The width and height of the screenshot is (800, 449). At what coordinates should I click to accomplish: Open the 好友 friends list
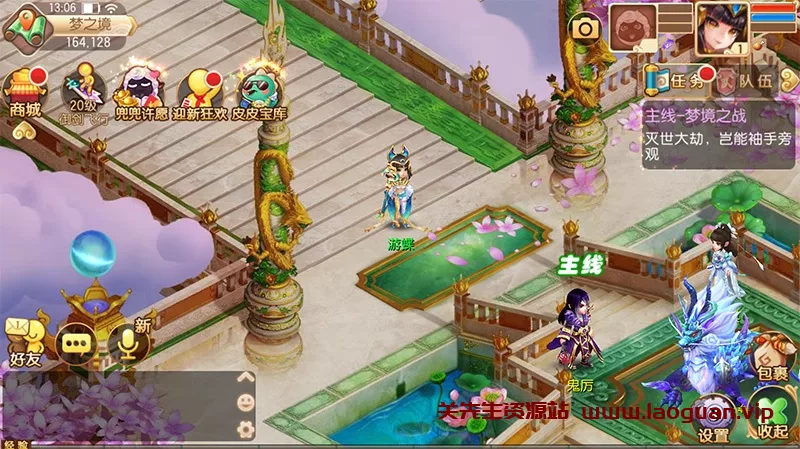click(24, 340)
